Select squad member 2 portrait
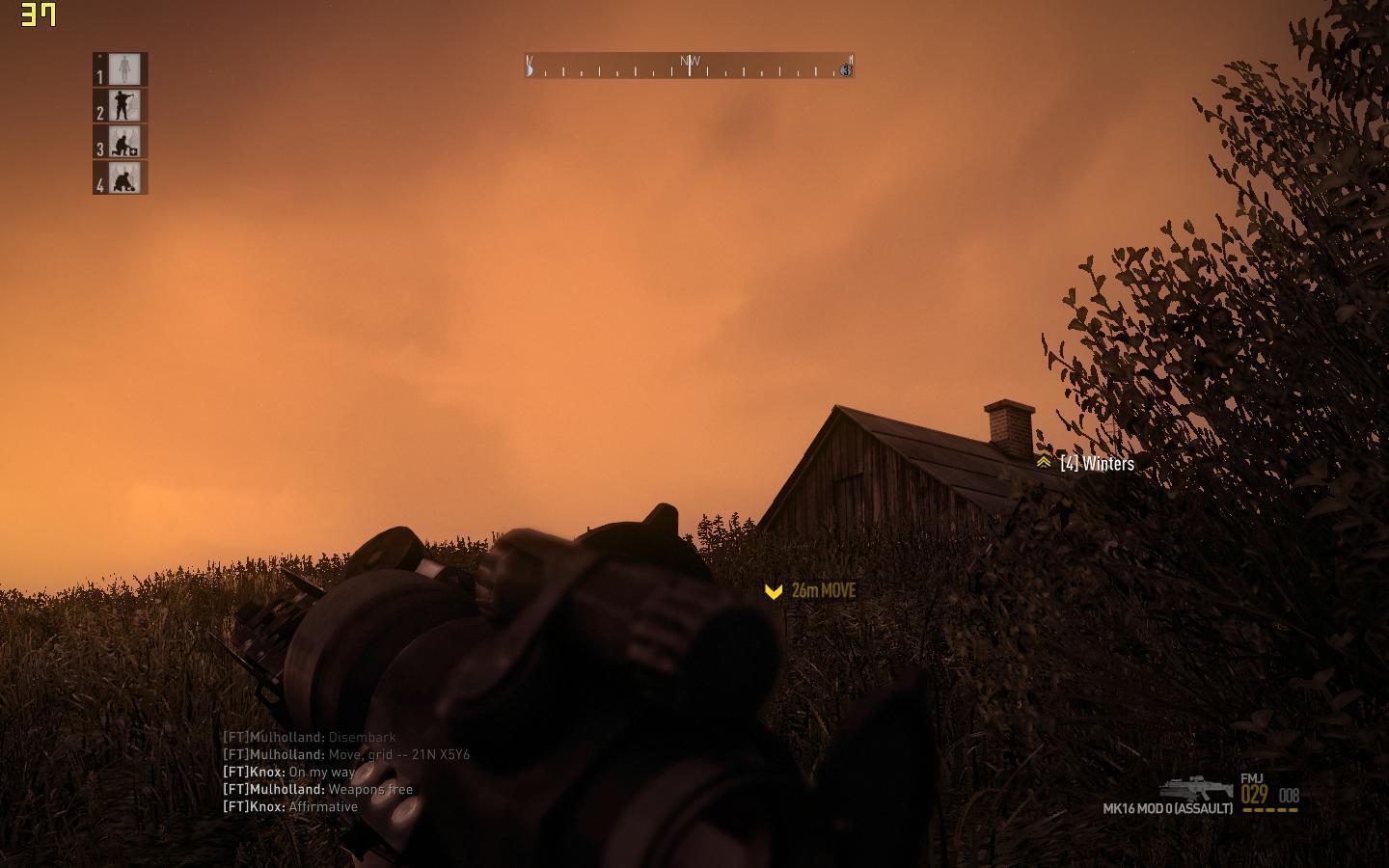The image size is (1389, 868). click(124, 105)
